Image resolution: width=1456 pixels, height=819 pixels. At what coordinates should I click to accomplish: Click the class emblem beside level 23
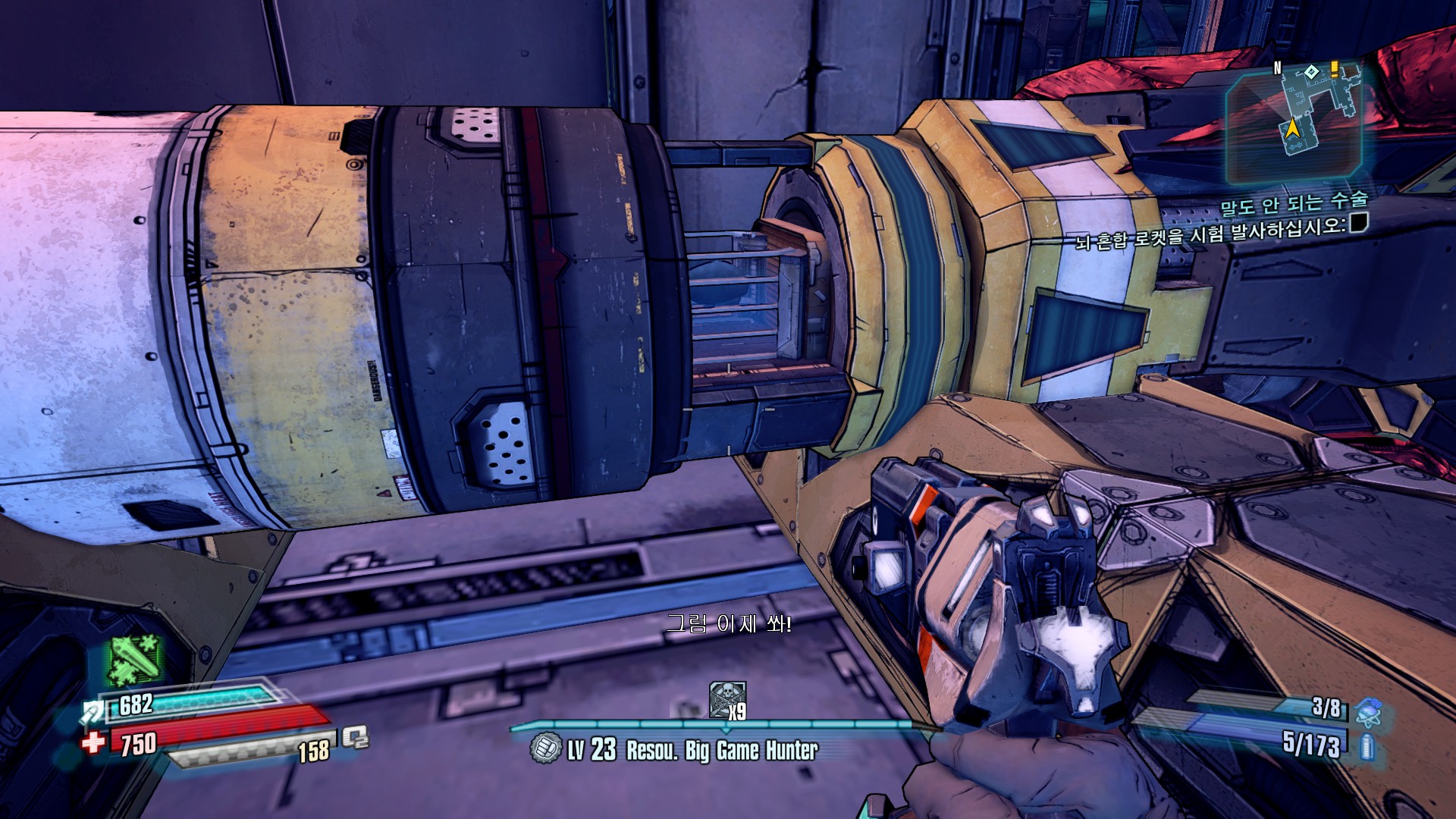(x=545, y=748)
